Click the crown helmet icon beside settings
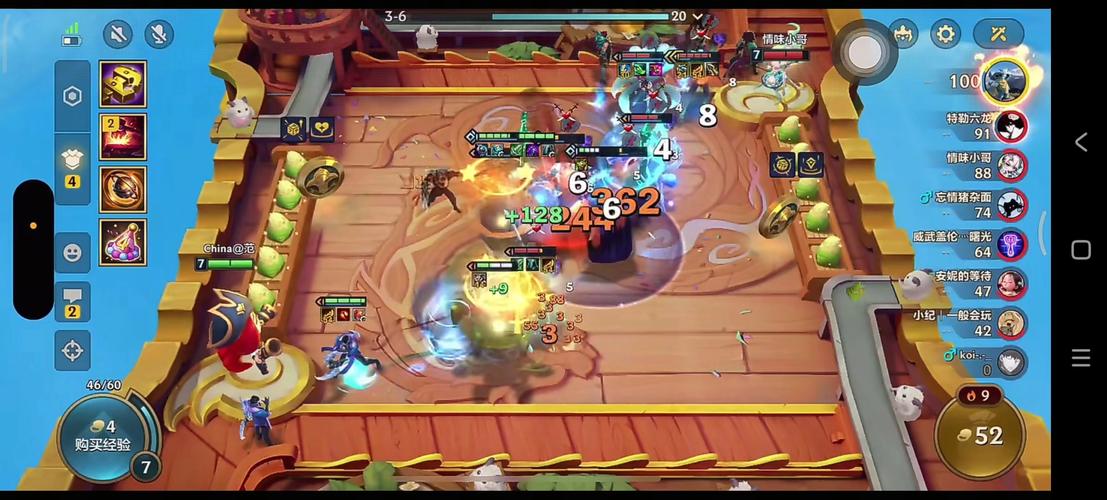Viewport: 1107px width, 500px height. 903,34
